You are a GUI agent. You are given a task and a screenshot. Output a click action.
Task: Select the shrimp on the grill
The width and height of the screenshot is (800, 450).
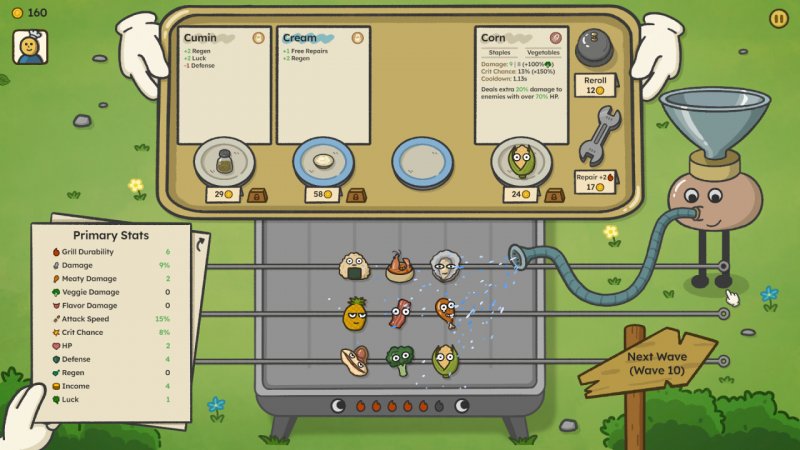pyautogui.click(x=400, y=266)
